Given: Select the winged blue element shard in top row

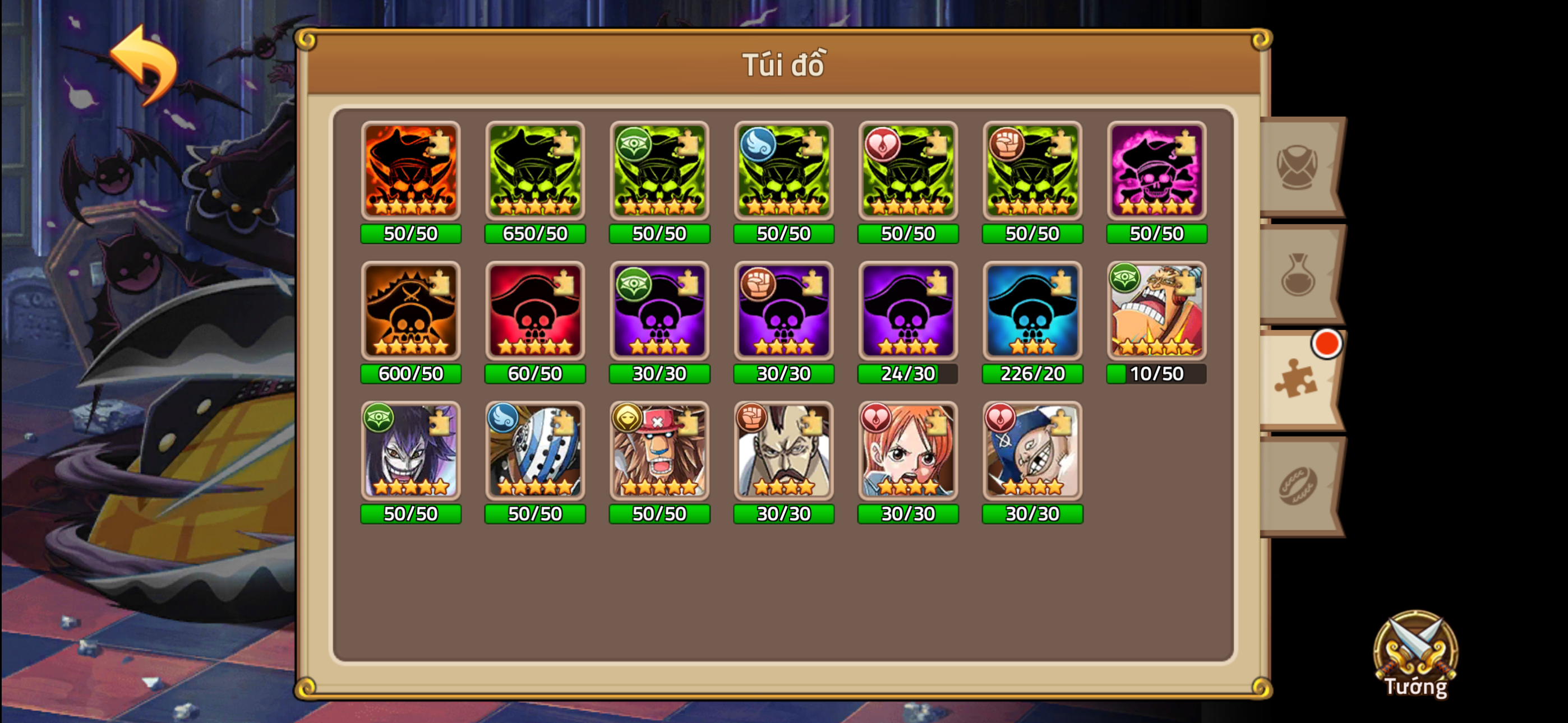Looking at the screenshot, I should coord(783,170).
